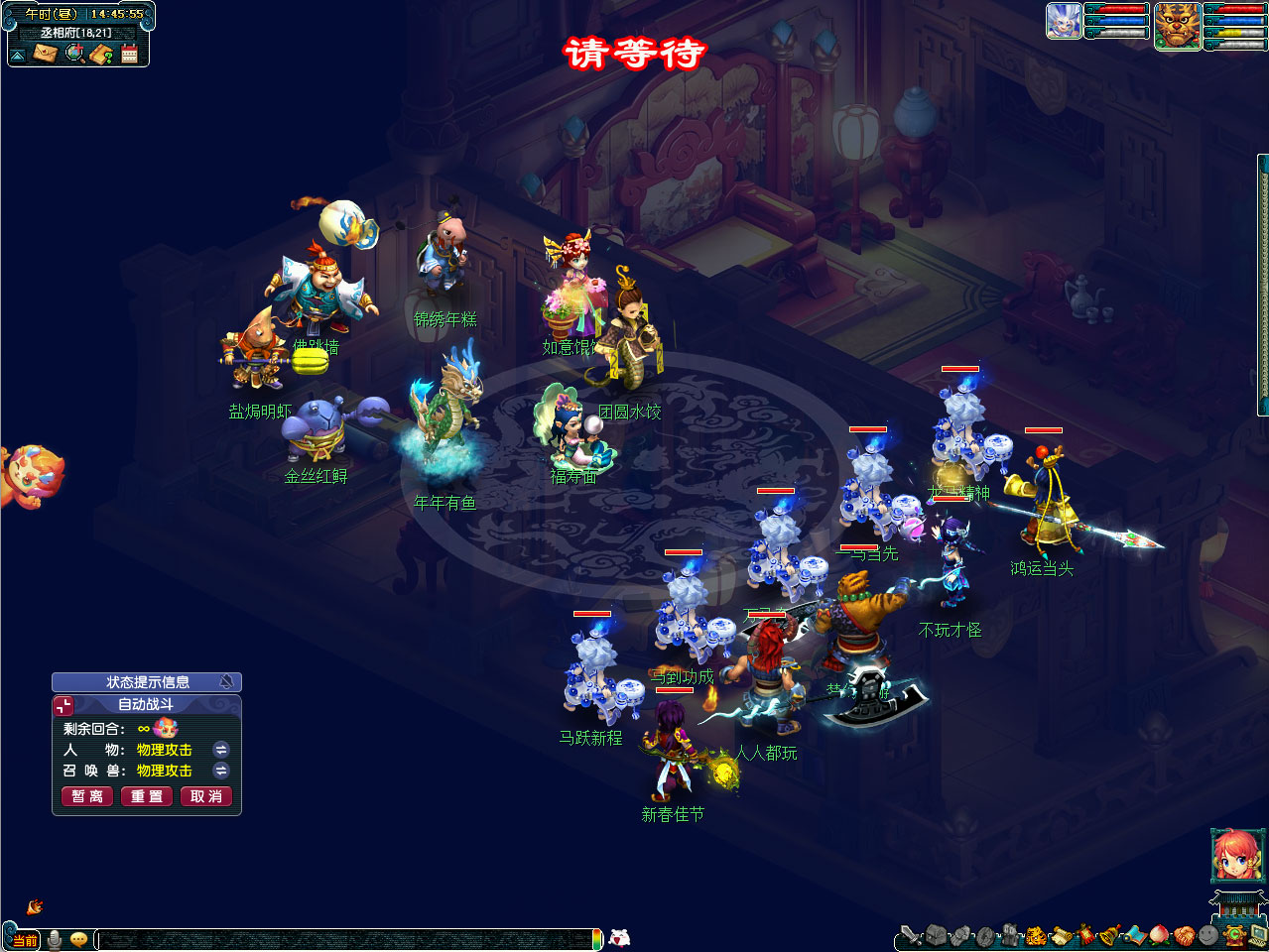Image resolution: width=1269 pixels, height=952 pixels.
Task: Click the red-haired girl portrait
Action: pos(1236,855)
